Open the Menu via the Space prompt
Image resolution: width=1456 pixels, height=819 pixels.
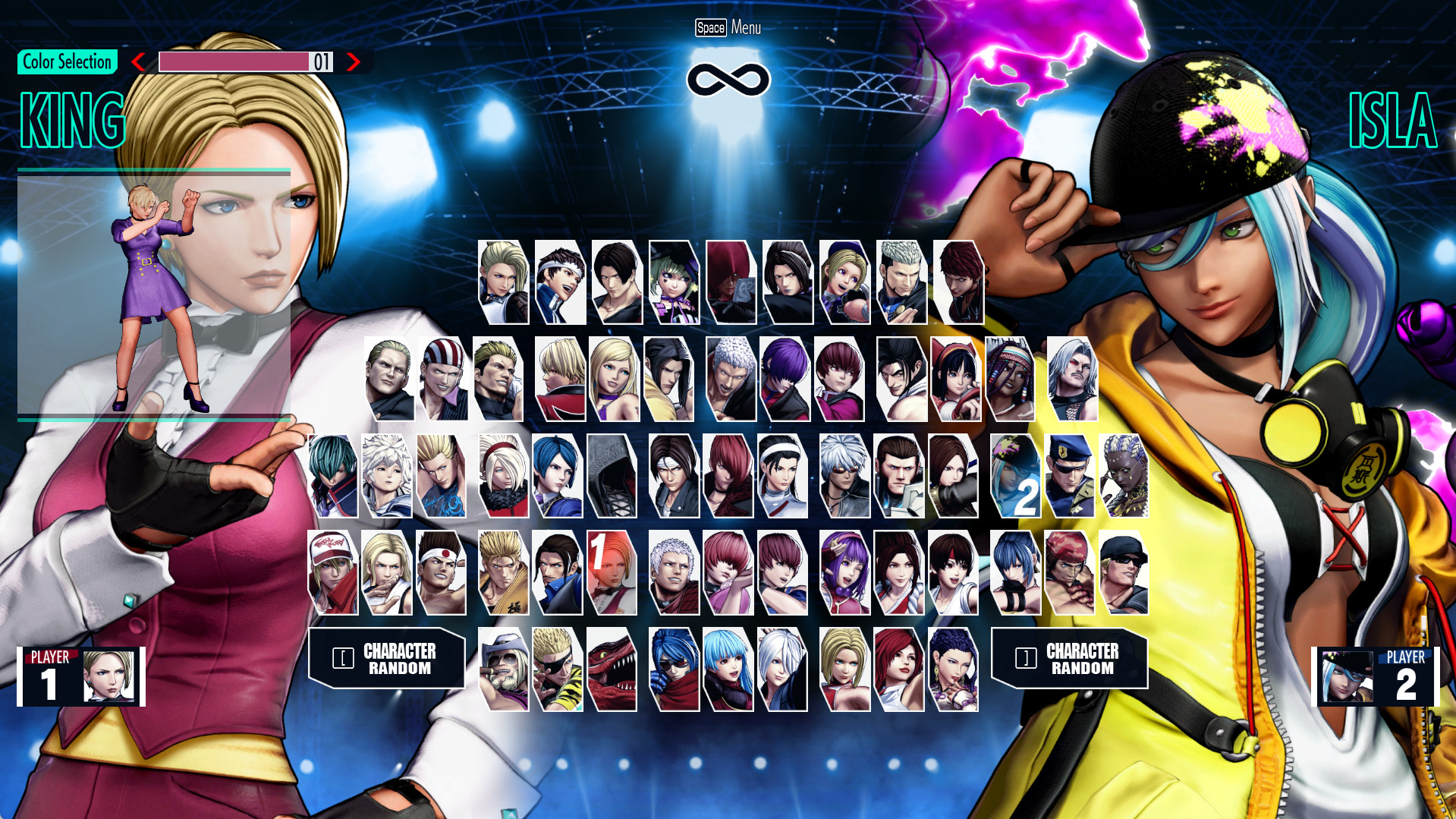pos(726,28)
